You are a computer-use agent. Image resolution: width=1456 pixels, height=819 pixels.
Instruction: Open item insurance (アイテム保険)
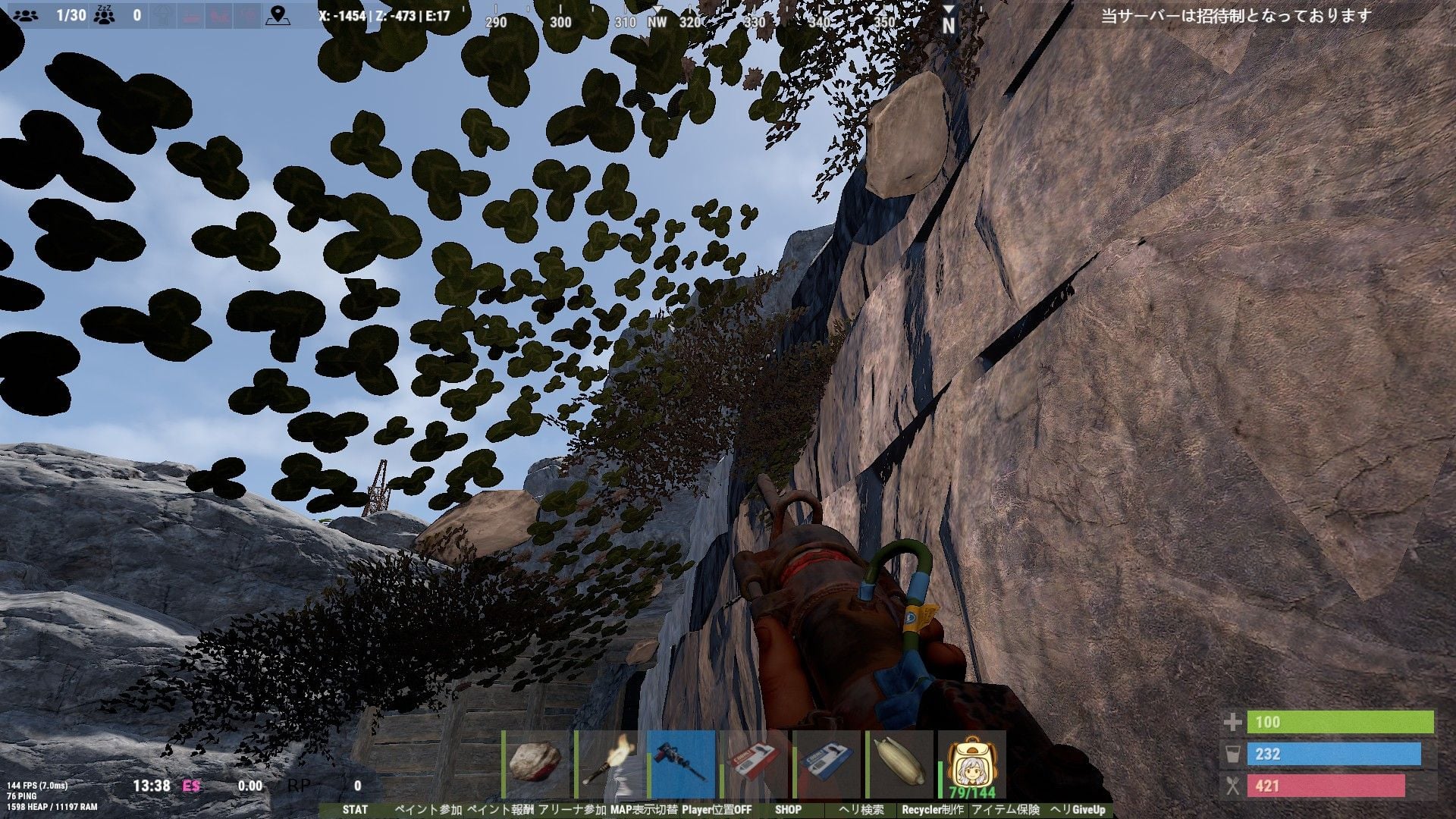coord(1006,810)
